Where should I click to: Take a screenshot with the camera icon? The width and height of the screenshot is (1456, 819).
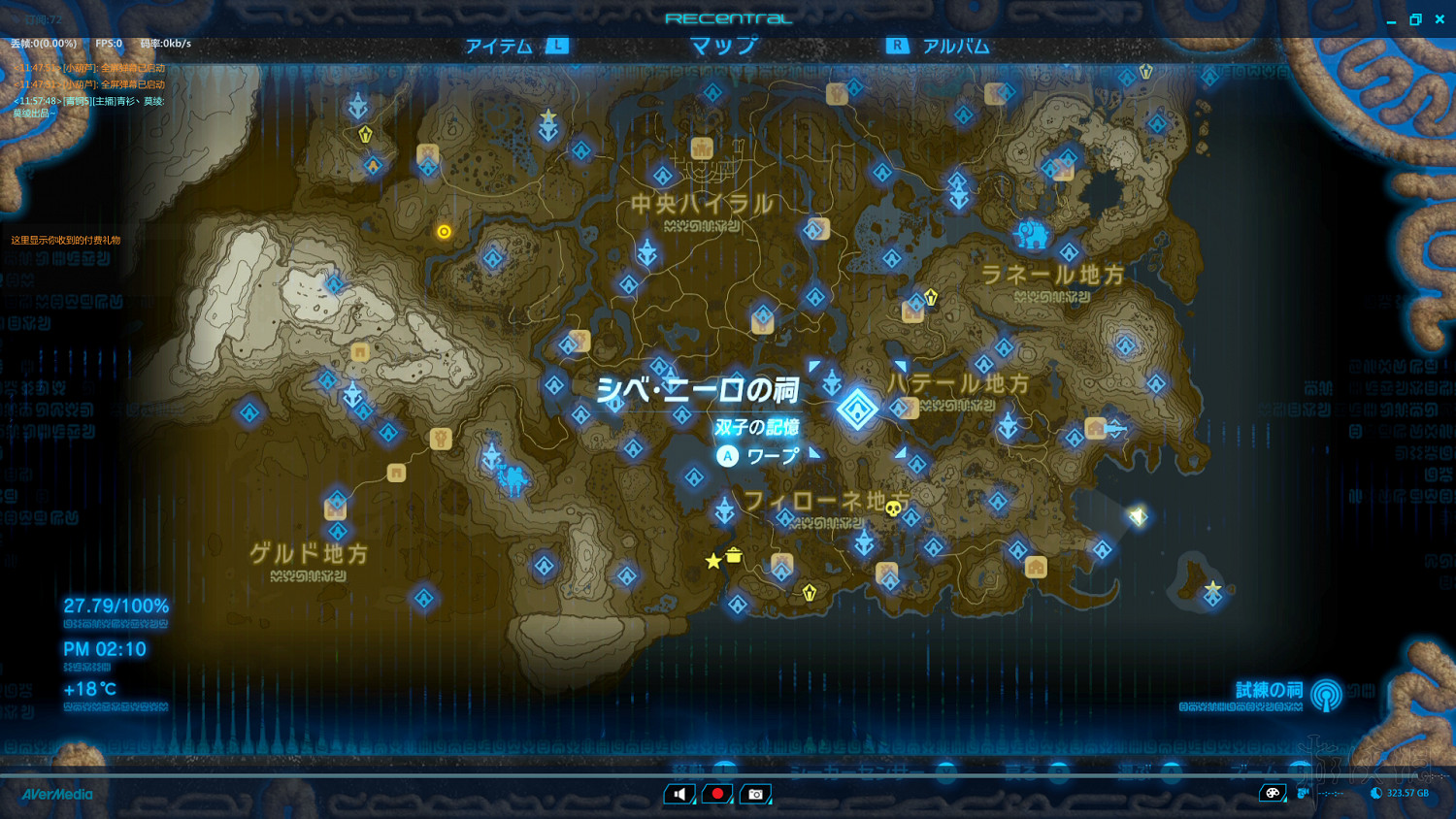point(755,793)
